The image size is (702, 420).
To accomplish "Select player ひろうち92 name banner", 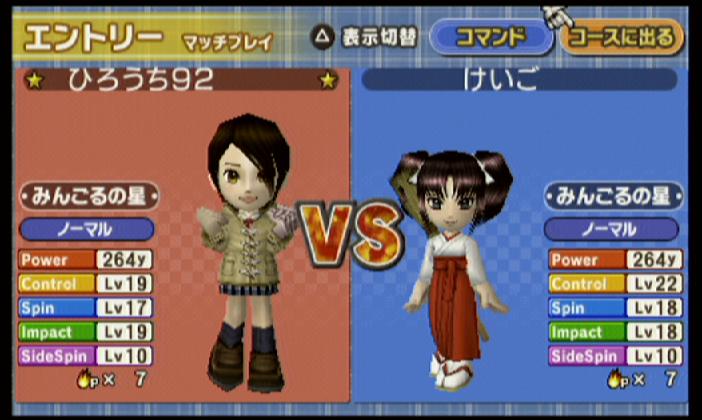I will tap(182, 81).
